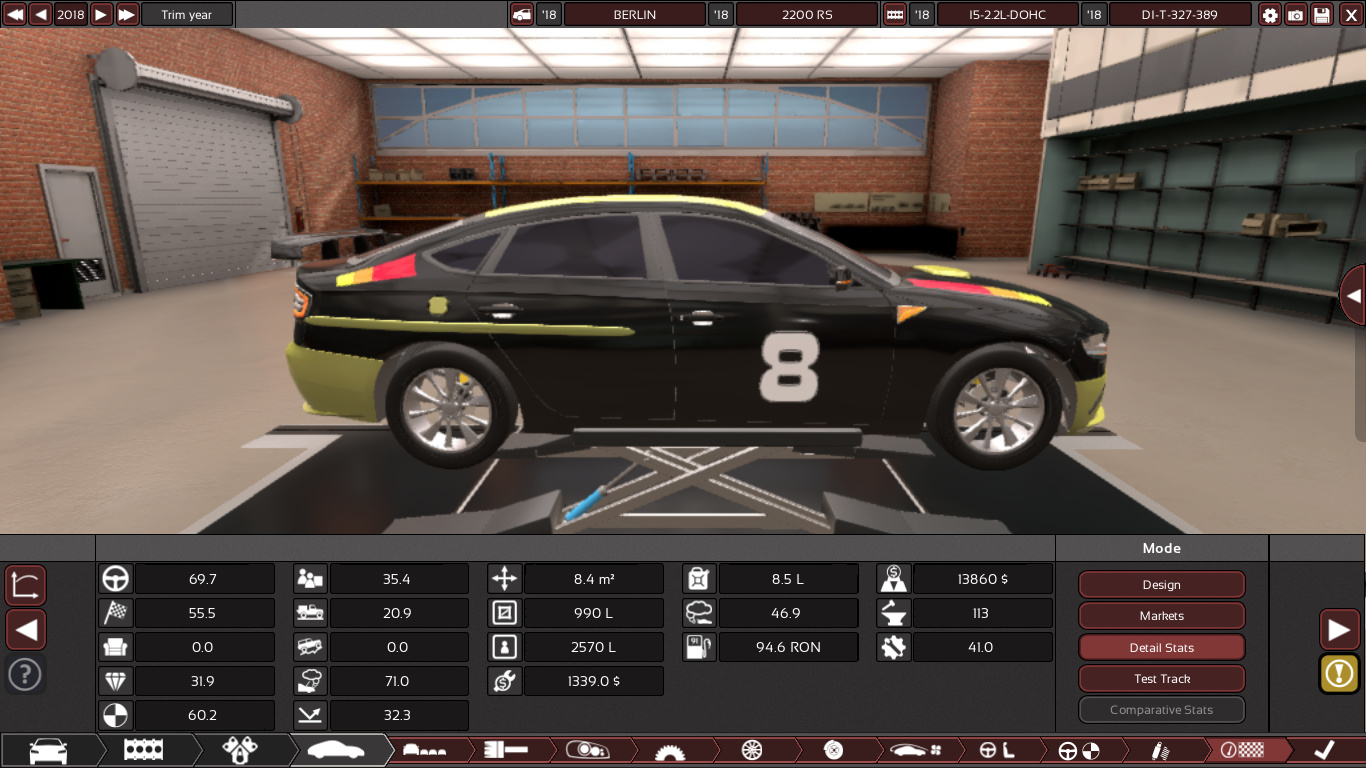Save the car with the floppy disk icon
Image resolution: width=1366 pixels, height=768 pixels.
(x=1322, y=15)
